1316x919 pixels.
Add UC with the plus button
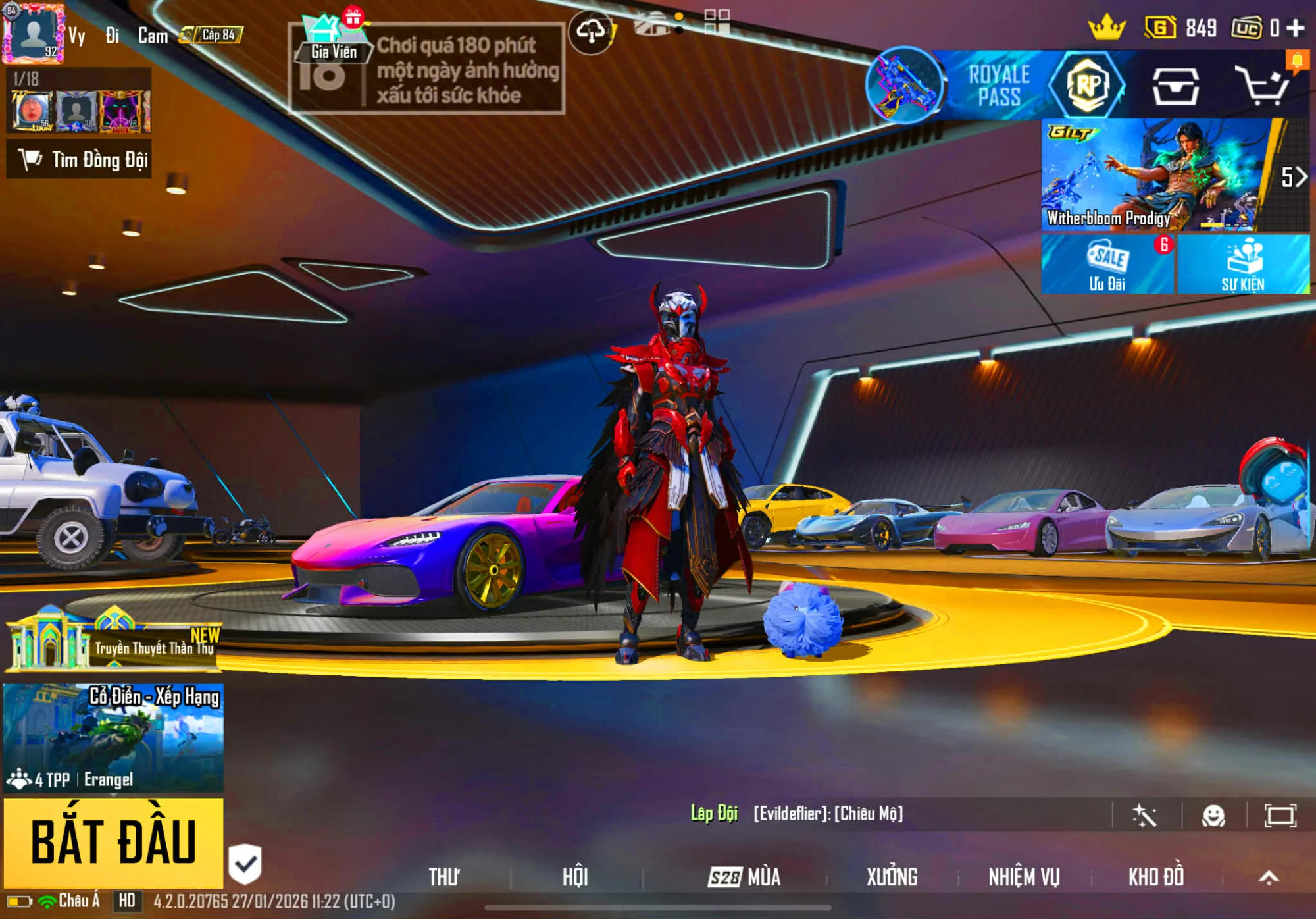1296,28
